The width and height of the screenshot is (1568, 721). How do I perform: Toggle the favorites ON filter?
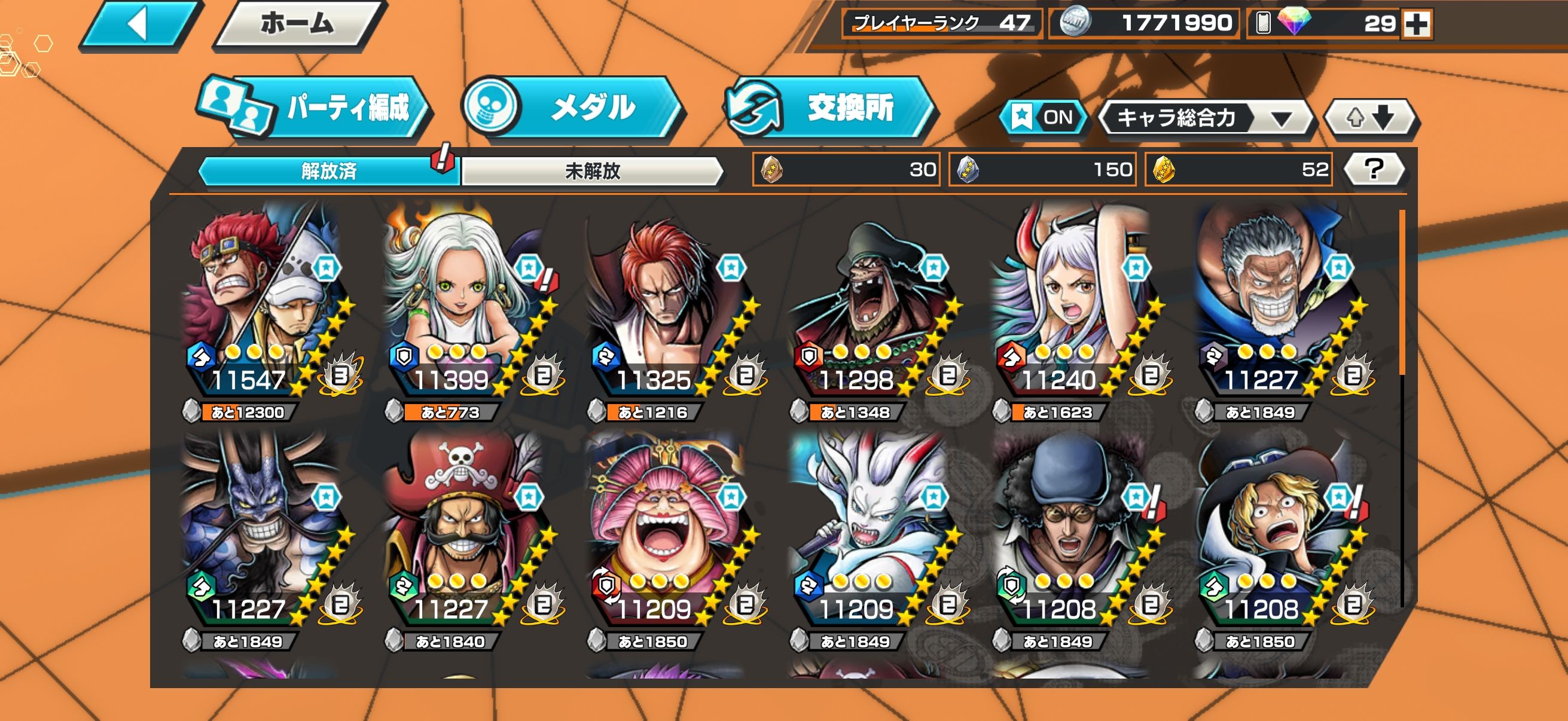[x=1044, y=117]
